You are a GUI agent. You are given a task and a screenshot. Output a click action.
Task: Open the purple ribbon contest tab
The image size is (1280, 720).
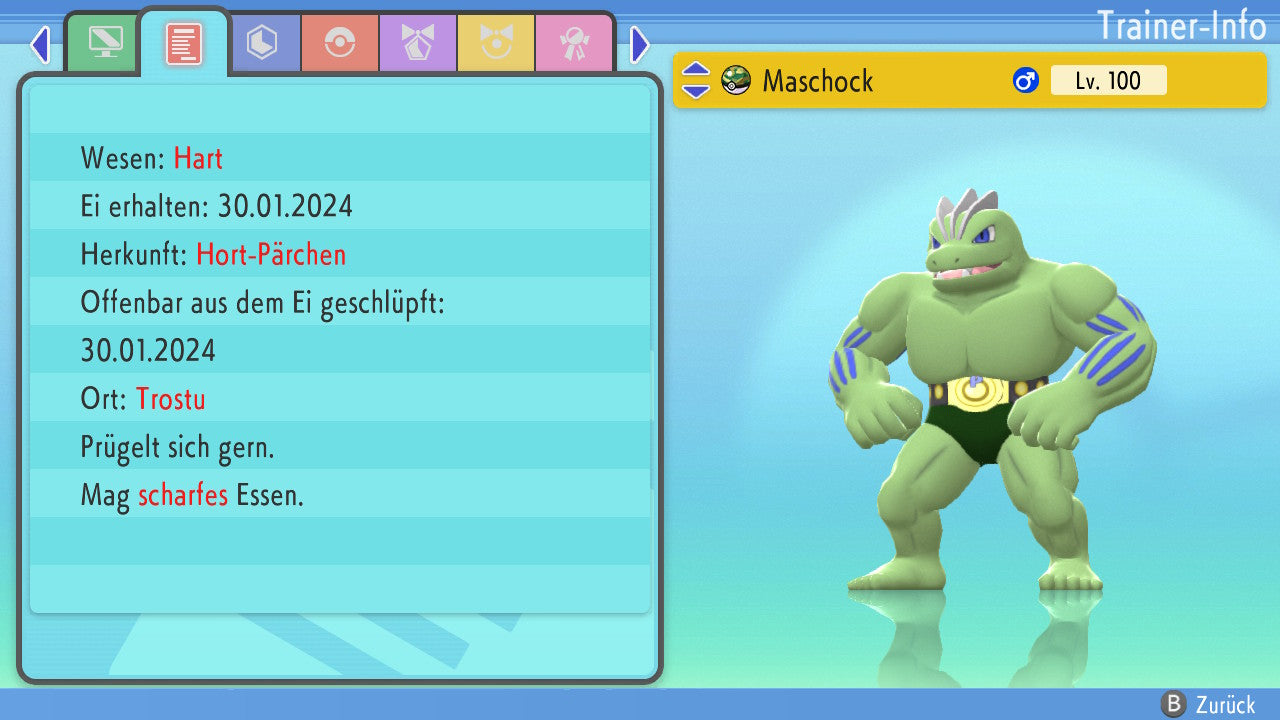pyautogui.click(x=417, y=43)
